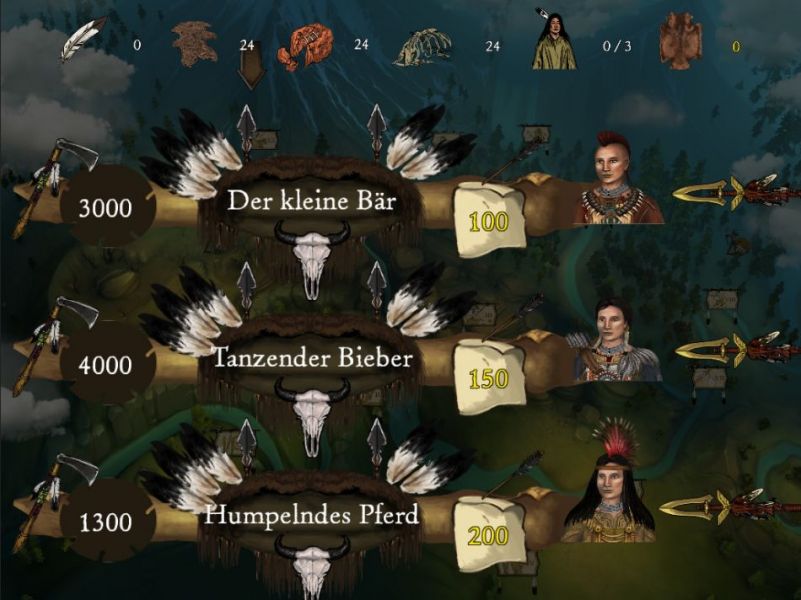Choose the red-feathered chief portrait
The height and width of the screenshot is (600, 801).
(x=609, y=489)
